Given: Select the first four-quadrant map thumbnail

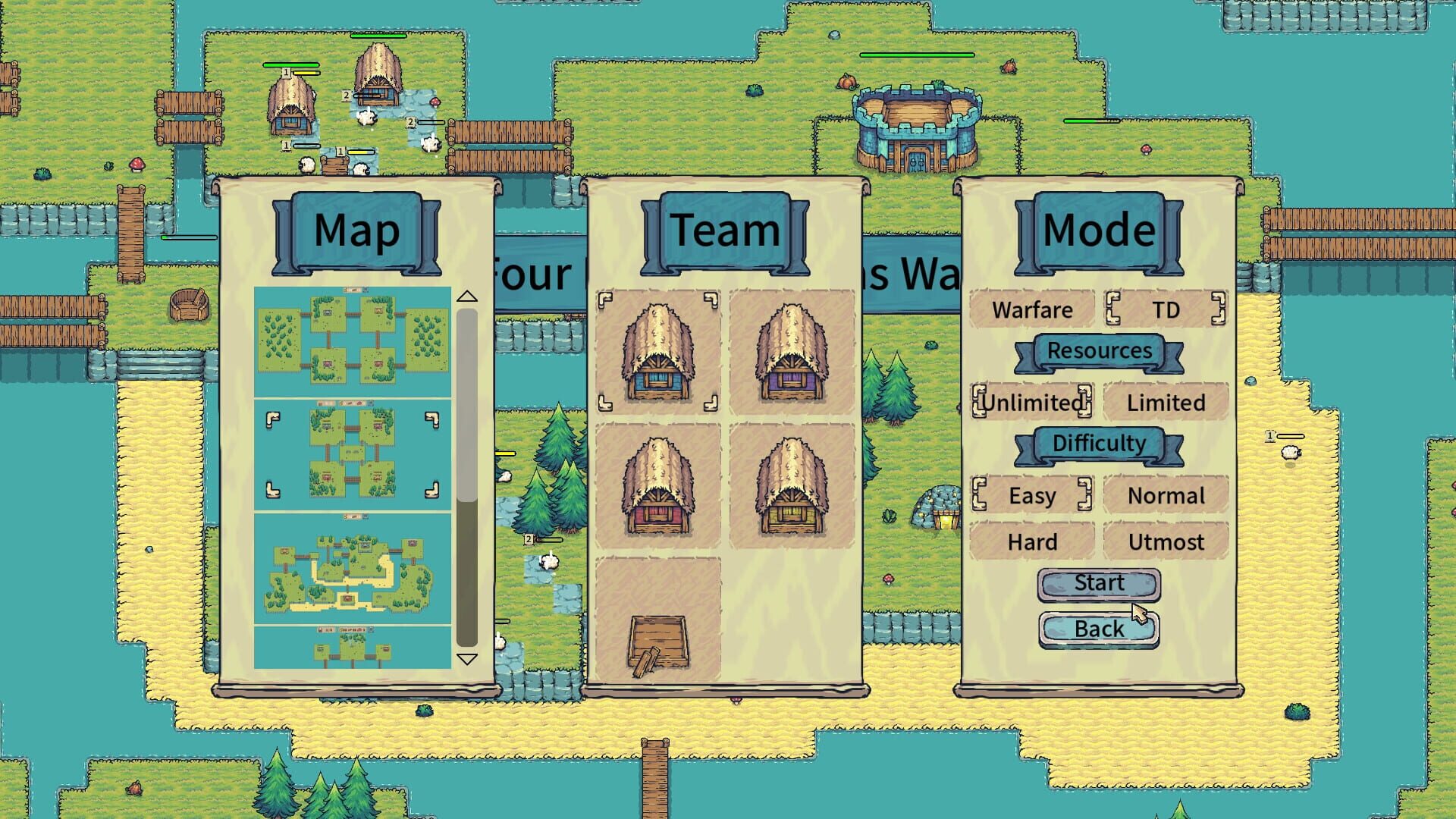Looking at the screenshot, I should click(x=353, y=341).
